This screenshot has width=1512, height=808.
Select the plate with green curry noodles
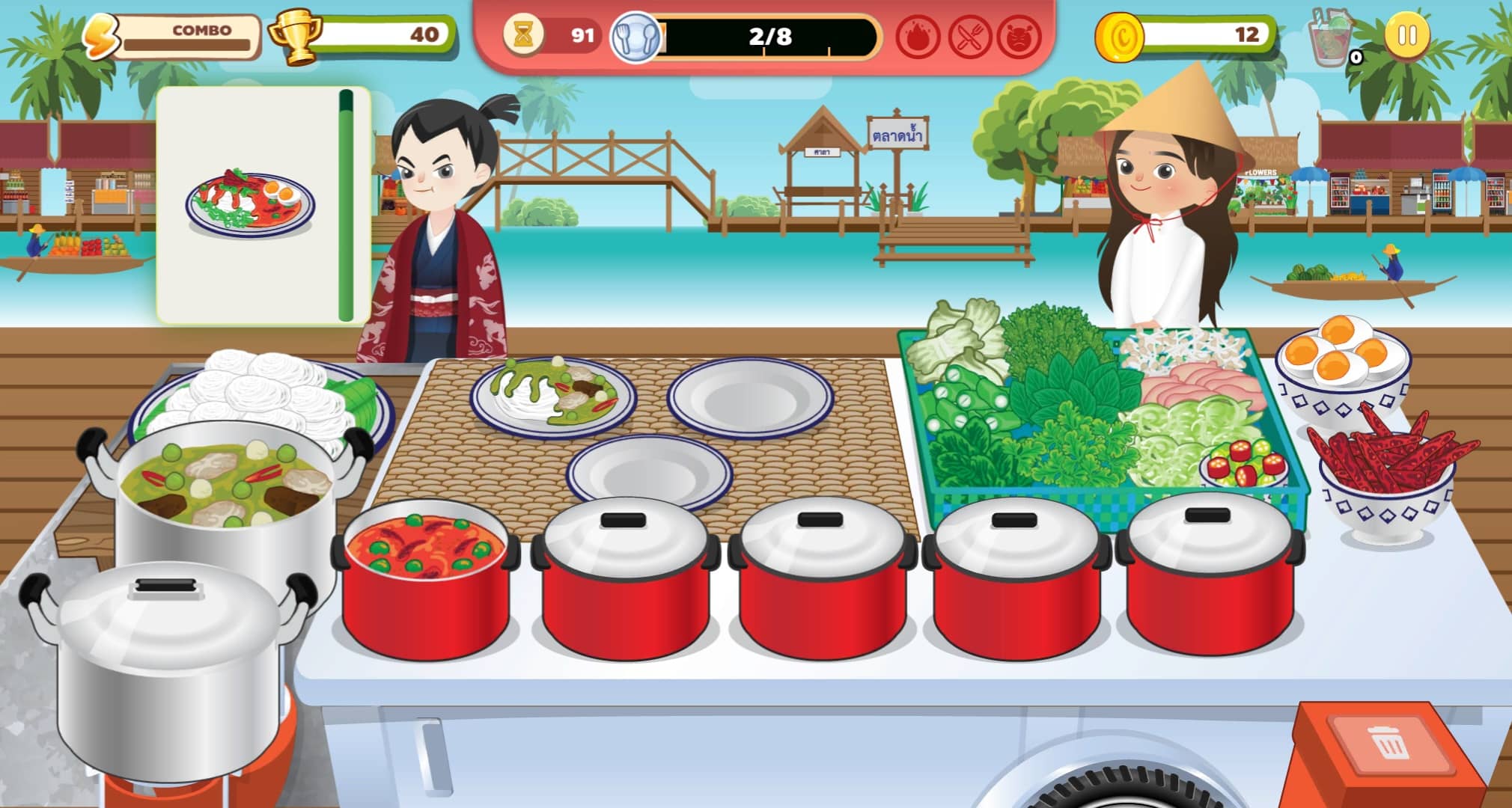coord(552,397)
